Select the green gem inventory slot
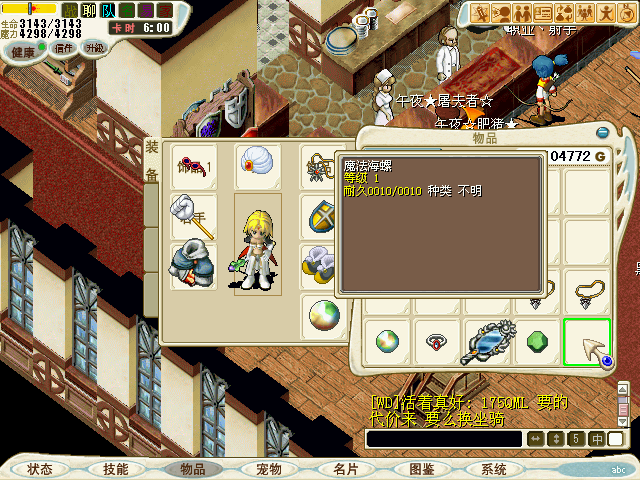Image resolution: width=640 pixels, height=480 pixels. tap(538, 340)
